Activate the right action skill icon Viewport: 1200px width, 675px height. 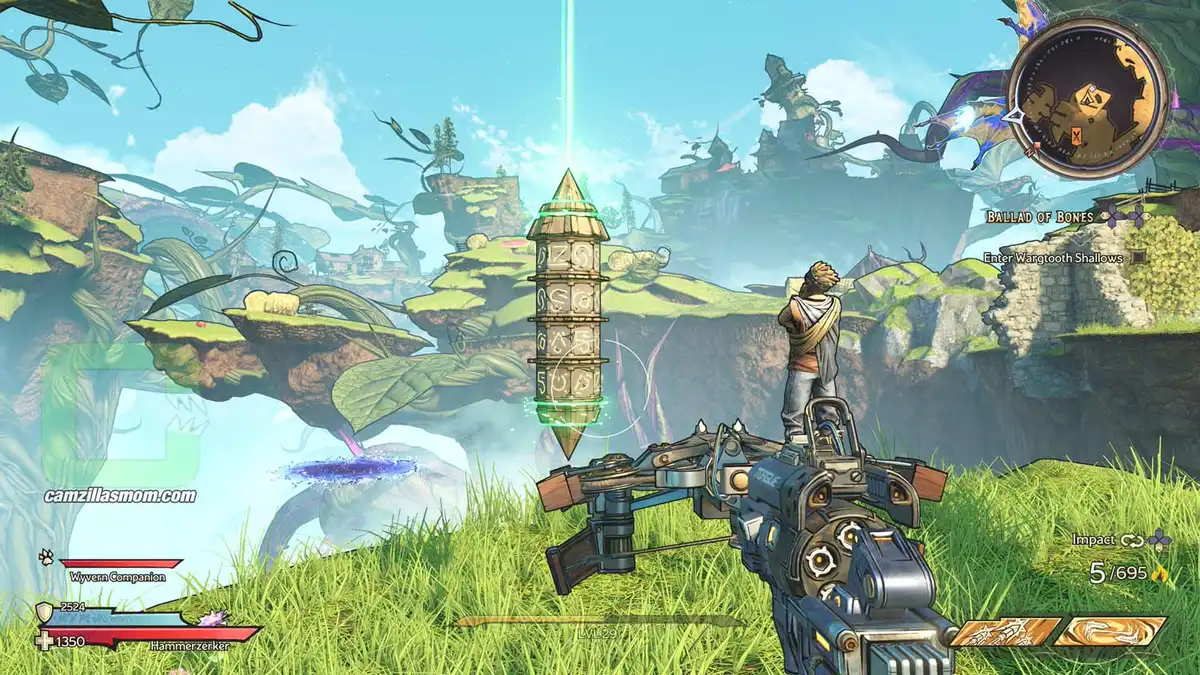pos(1110,632)
